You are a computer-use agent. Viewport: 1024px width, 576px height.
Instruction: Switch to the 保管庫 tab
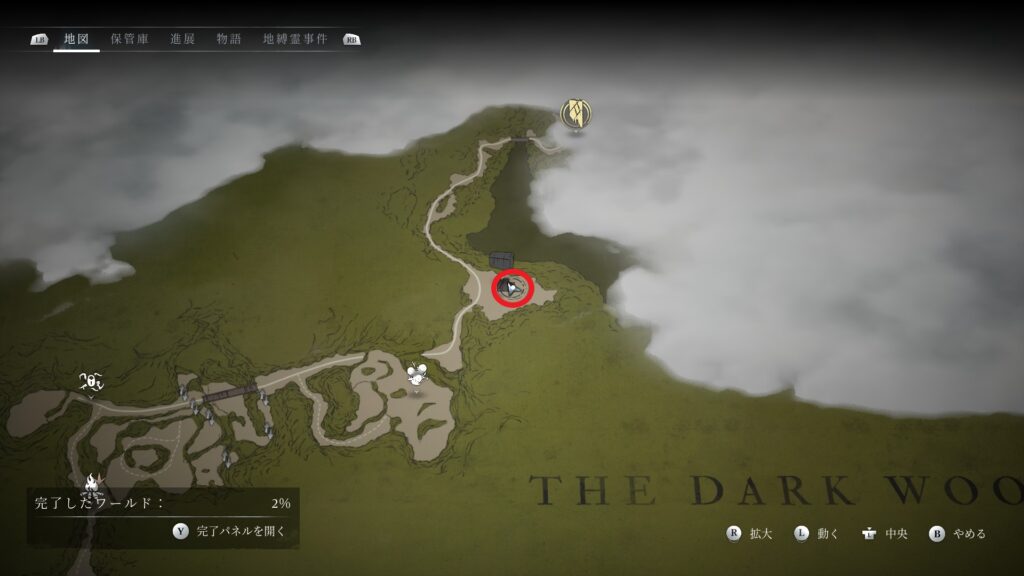[129, 40]
